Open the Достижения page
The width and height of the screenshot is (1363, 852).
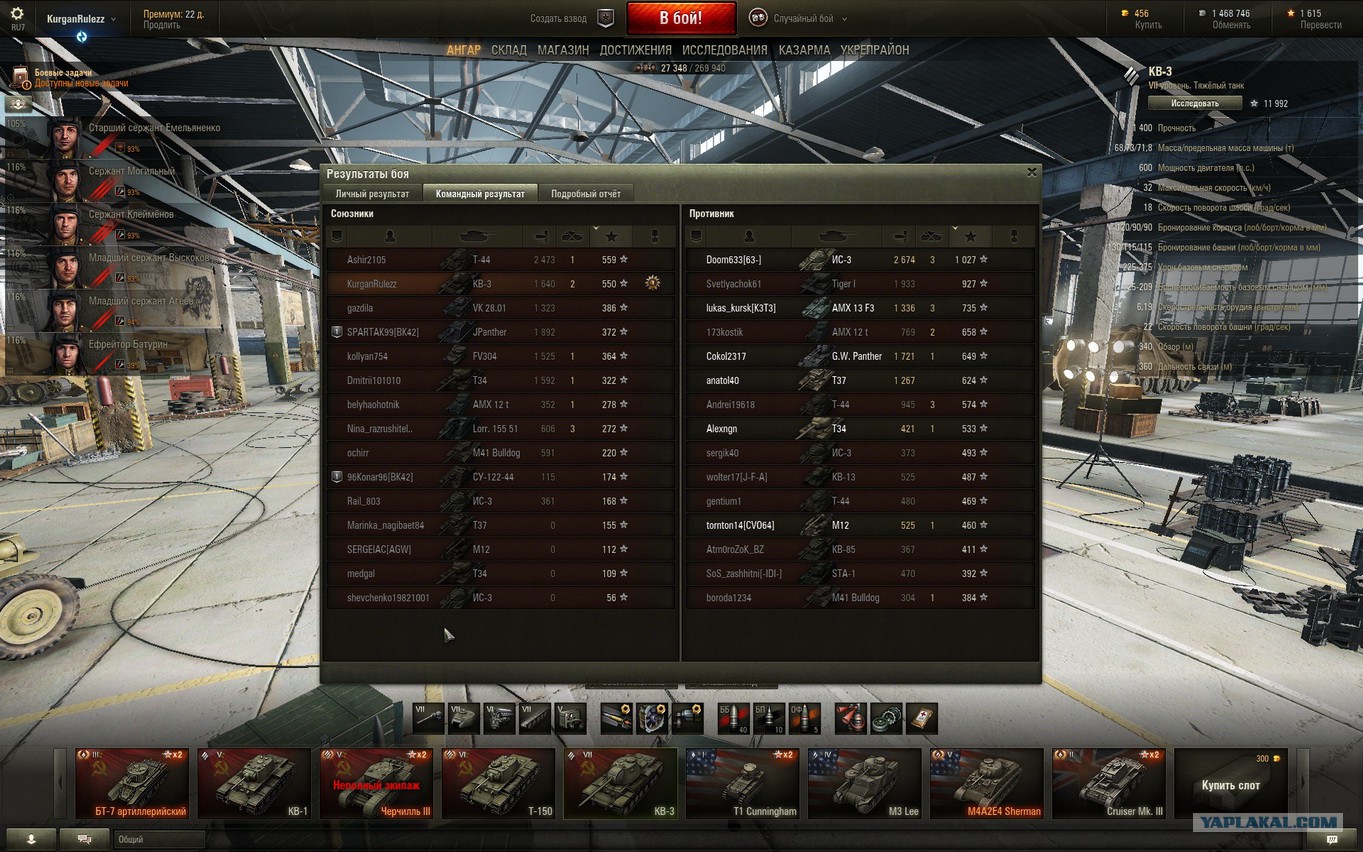[x=636, y=50]
